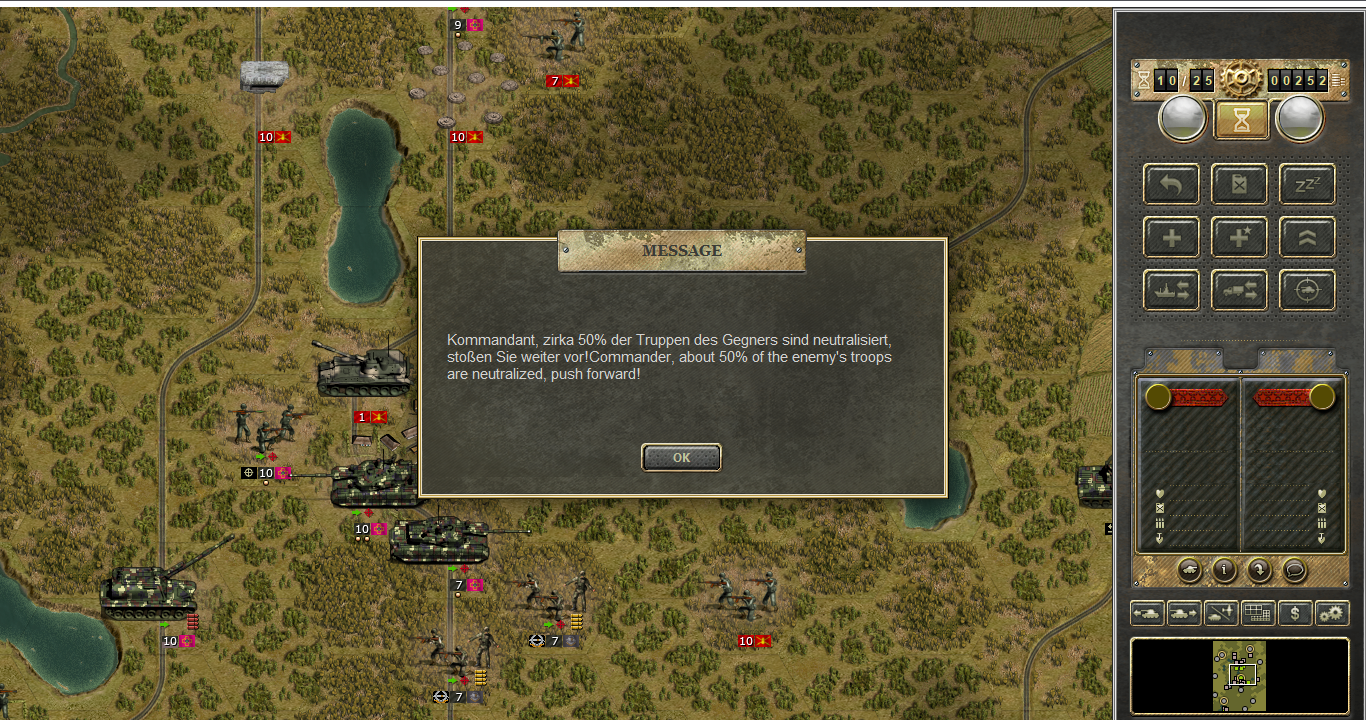Toggle the truck mount transport button
The image size is (1366, 720).
pyautogui.click(x=1239, y=291)
